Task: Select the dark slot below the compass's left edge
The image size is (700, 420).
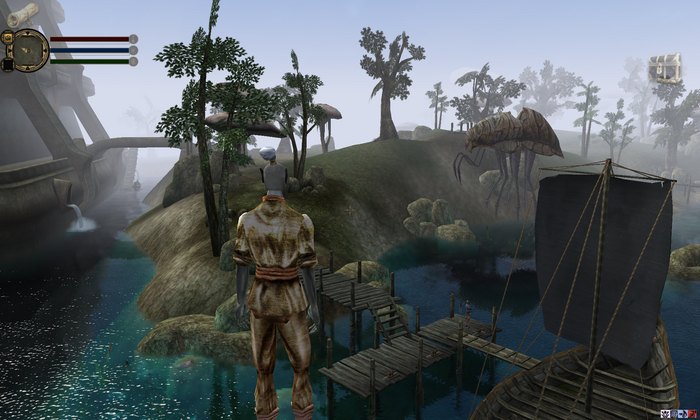Action: (7, 64)
